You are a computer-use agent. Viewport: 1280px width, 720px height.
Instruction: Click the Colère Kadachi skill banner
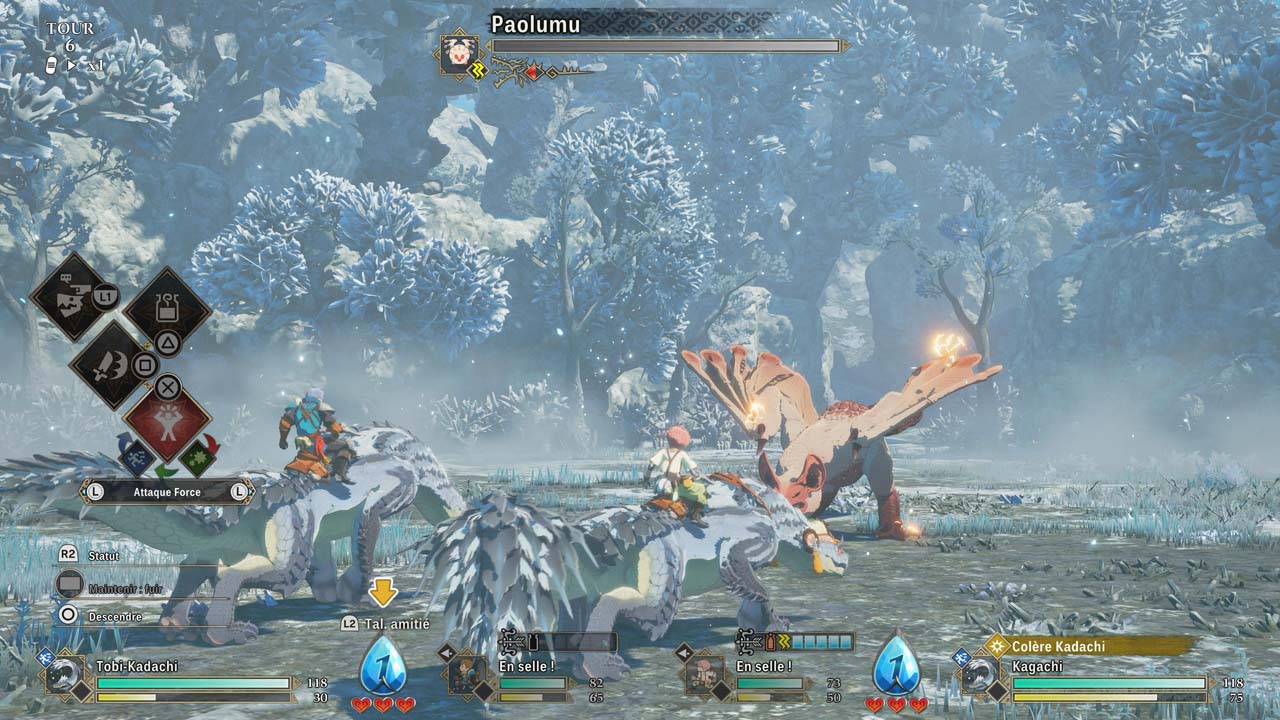[1090, 646]
